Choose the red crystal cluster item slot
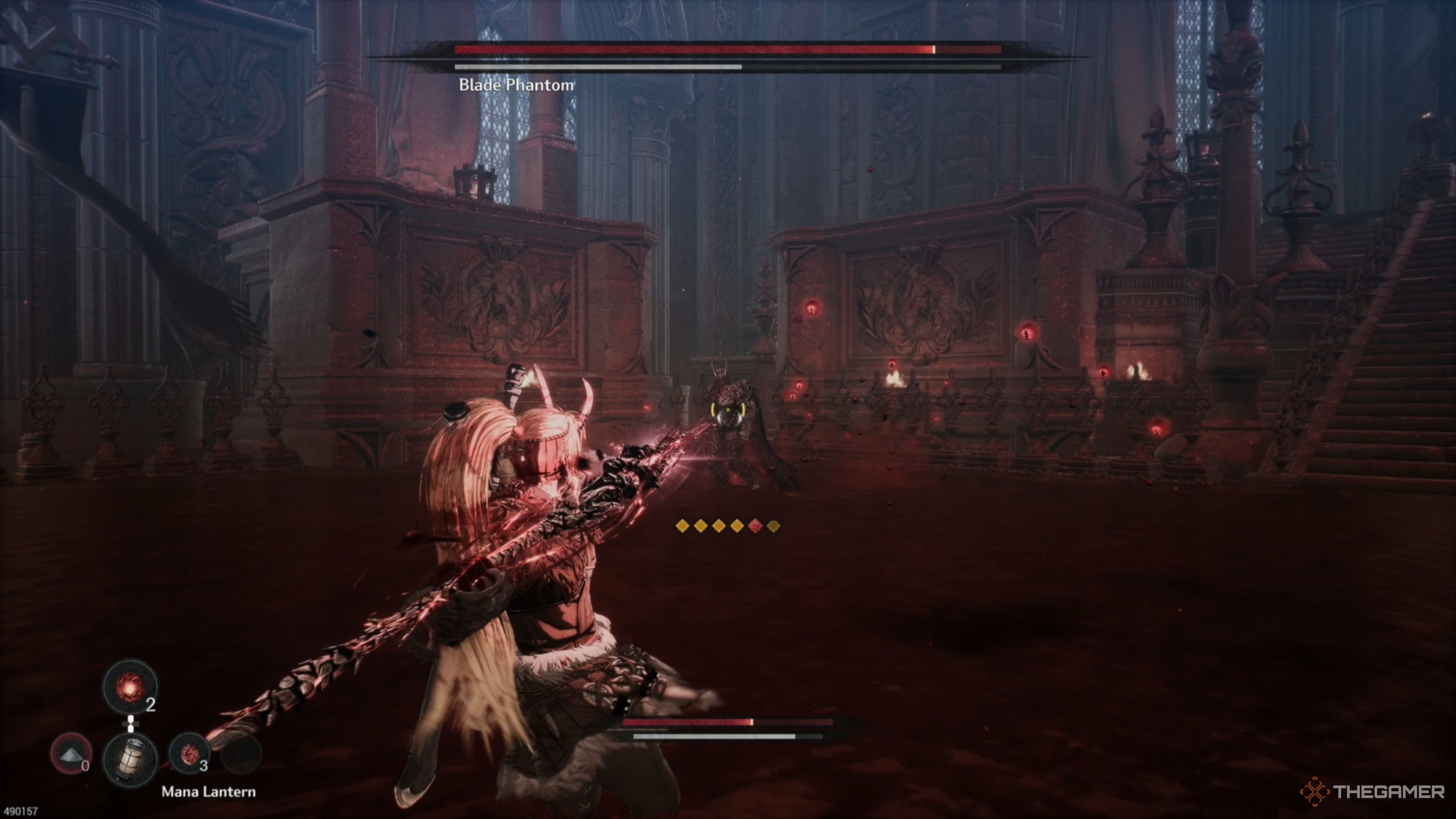Screen dimensions: 1456x819 [x=189, y=753]
